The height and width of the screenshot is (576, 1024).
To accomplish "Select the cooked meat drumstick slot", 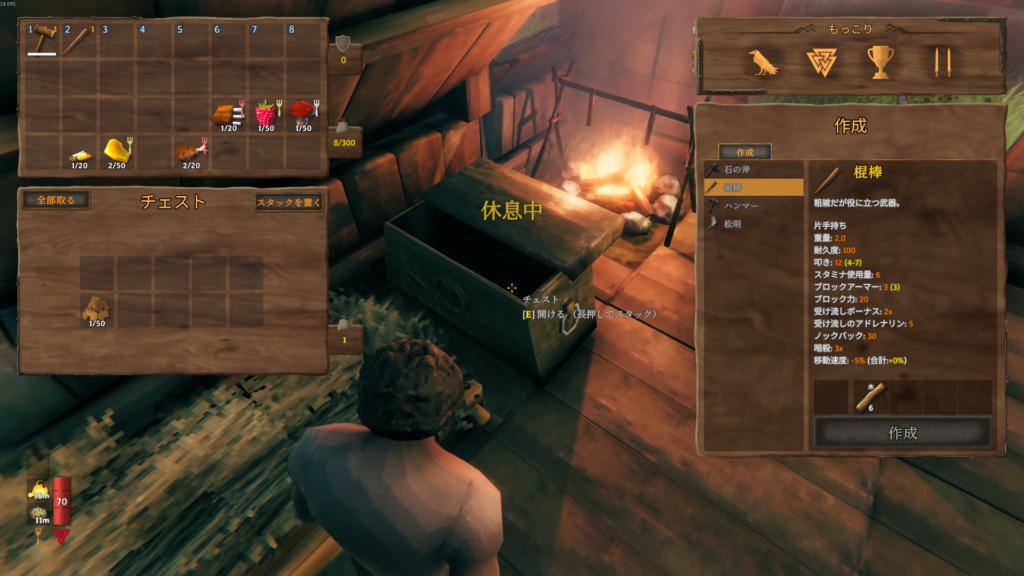I will pyautogui.click(x=191, y=151).
